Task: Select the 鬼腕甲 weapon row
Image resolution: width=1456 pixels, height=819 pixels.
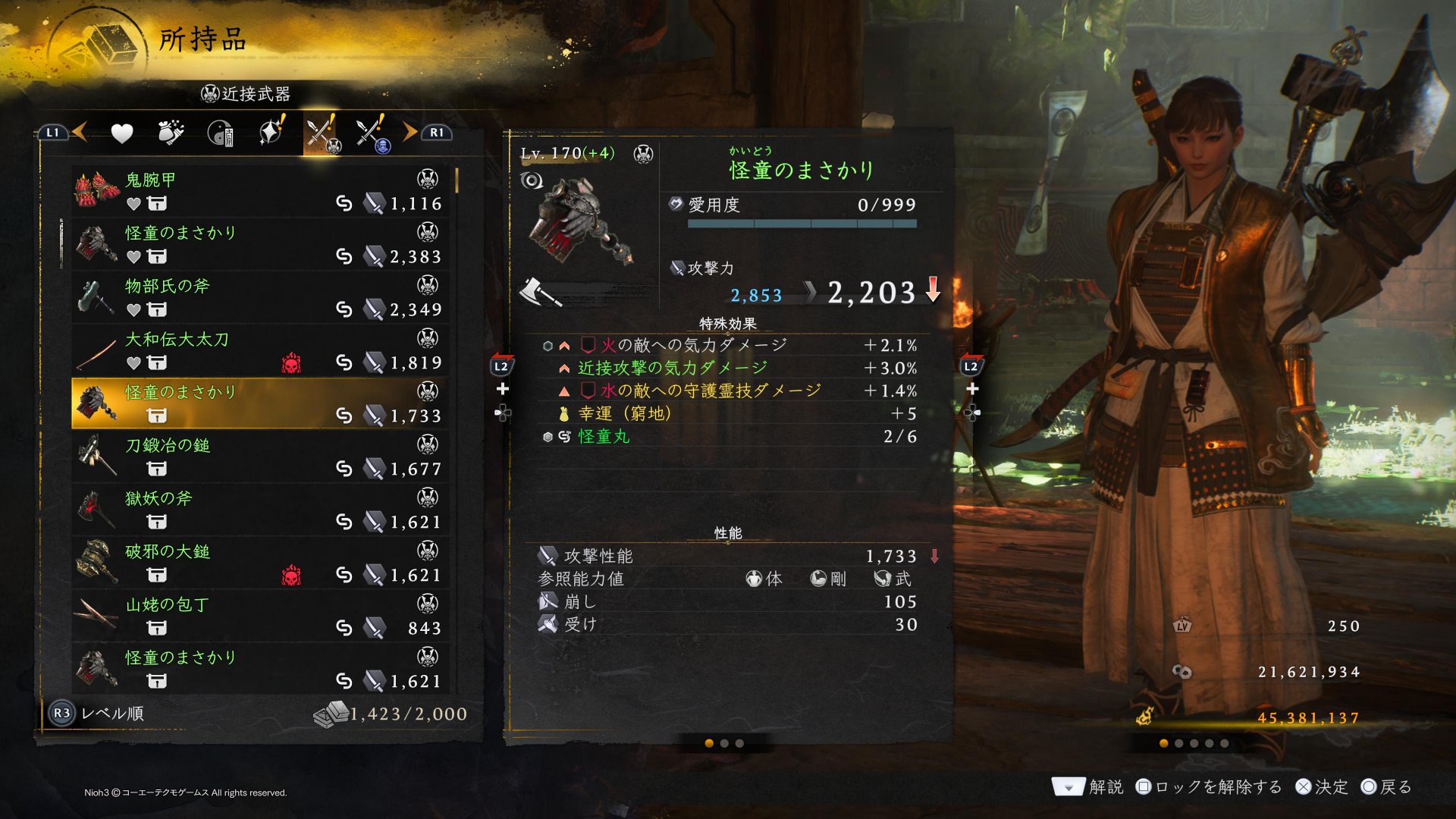Action: pyautogui.click(x=258, y=191)
